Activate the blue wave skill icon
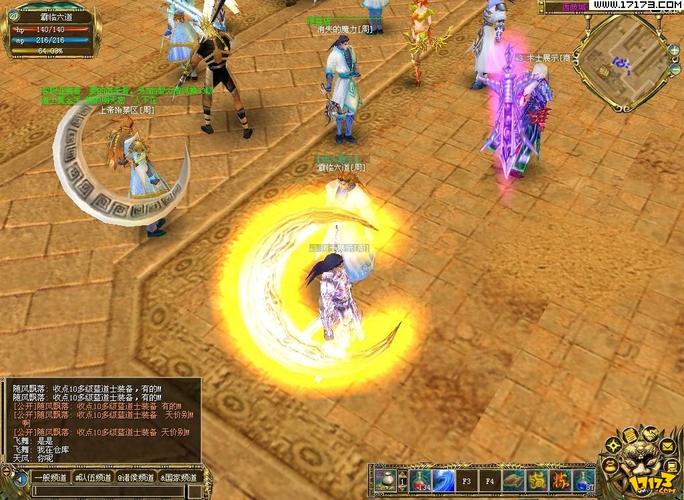Image resolution: width=684 pixels, height=500 pixels. click(x=444, y=481)
